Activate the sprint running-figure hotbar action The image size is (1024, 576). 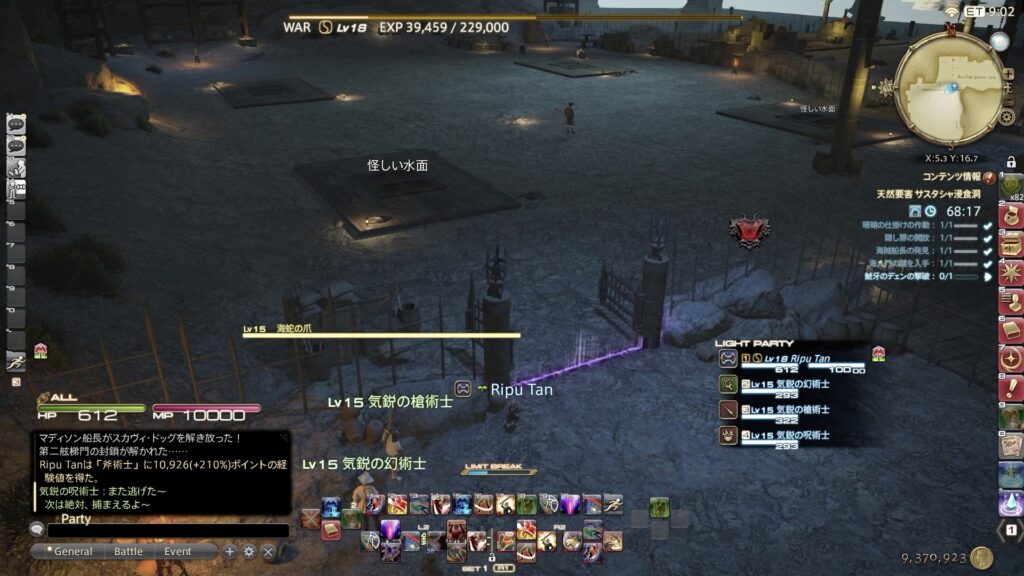click(x=613, y=505)
